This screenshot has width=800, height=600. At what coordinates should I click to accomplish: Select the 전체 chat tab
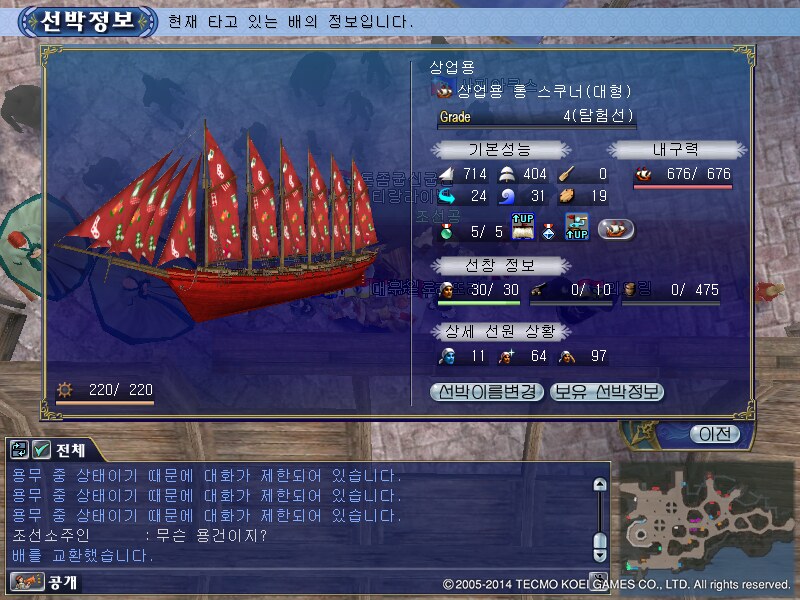[x=70, y=450]
